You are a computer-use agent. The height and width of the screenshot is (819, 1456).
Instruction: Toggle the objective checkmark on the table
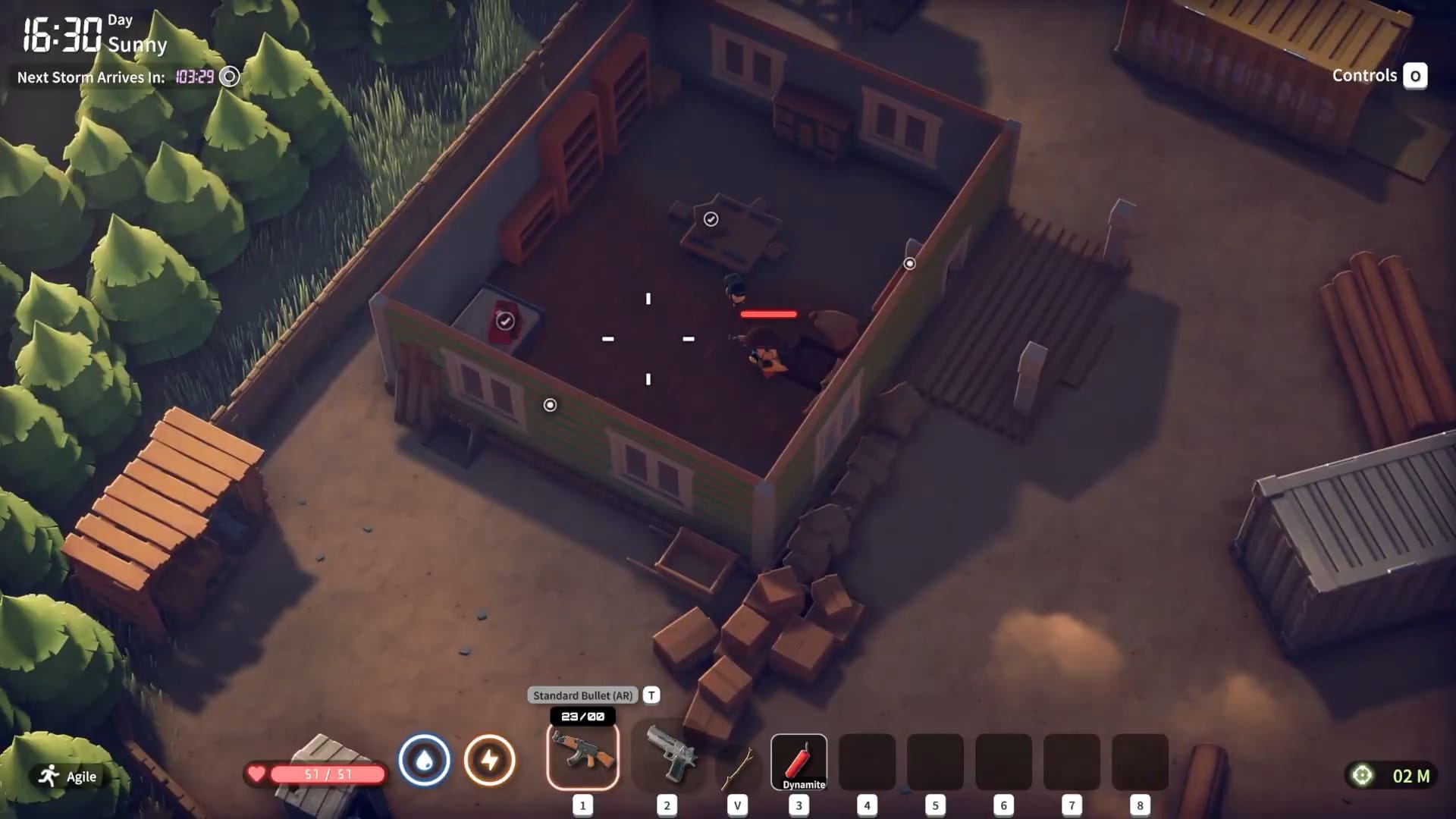tap(711, 218)
